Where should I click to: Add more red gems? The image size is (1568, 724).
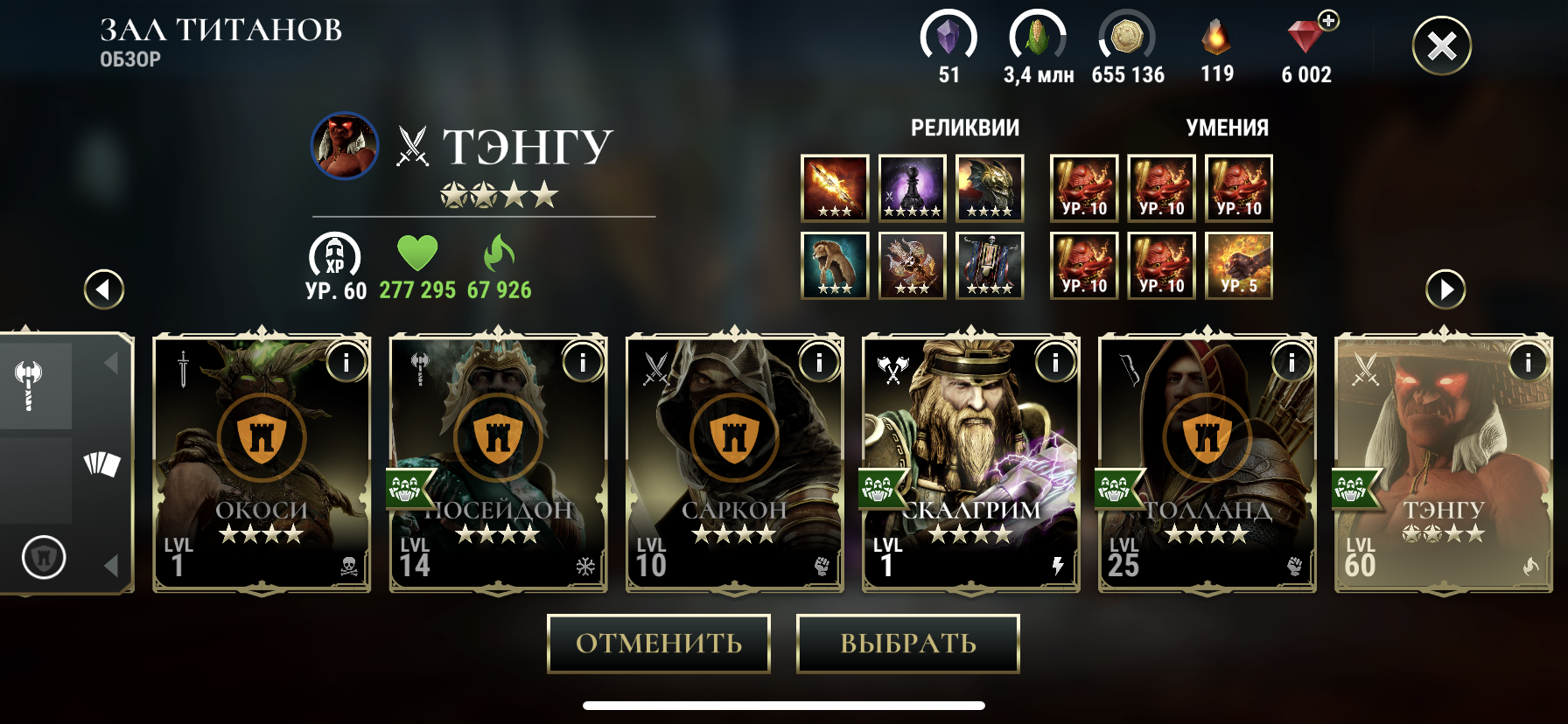tap(1328, 21)
